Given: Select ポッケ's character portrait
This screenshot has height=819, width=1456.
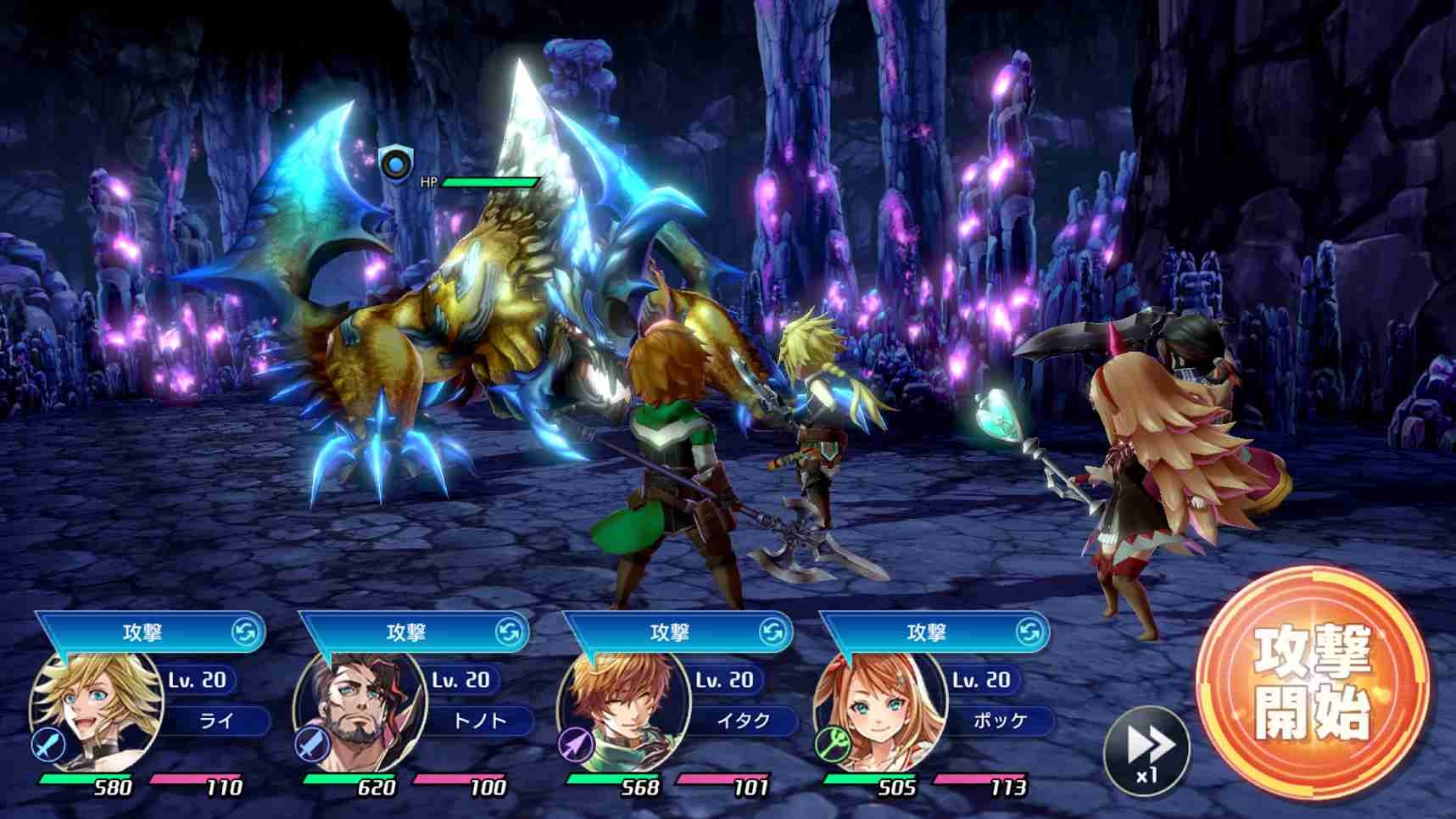Looking at the screenshot, I should [x=880, y=710].
